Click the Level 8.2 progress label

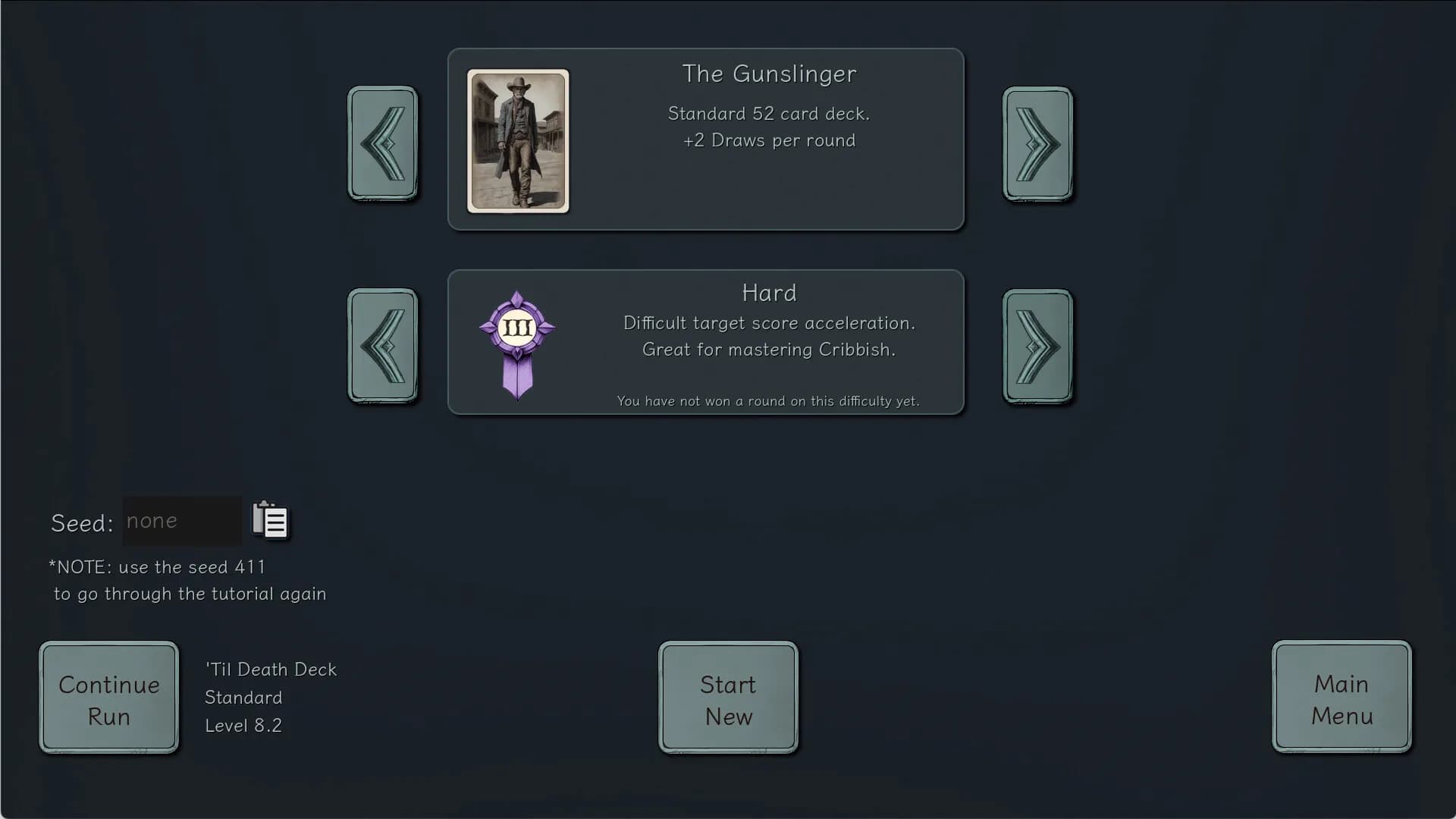pos(243,725)
